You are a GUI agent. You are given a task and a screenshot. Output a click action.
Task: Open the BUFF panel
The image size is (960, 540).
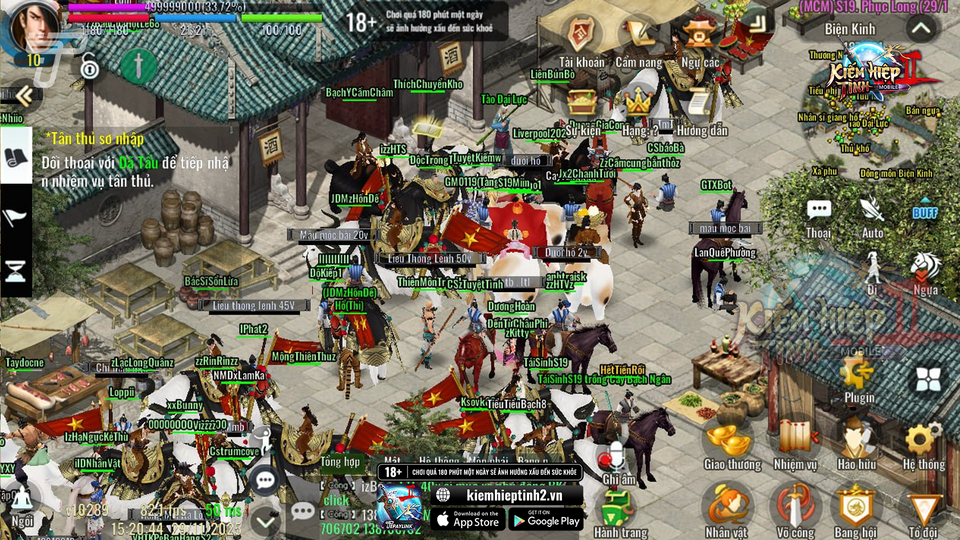[924, 212]
